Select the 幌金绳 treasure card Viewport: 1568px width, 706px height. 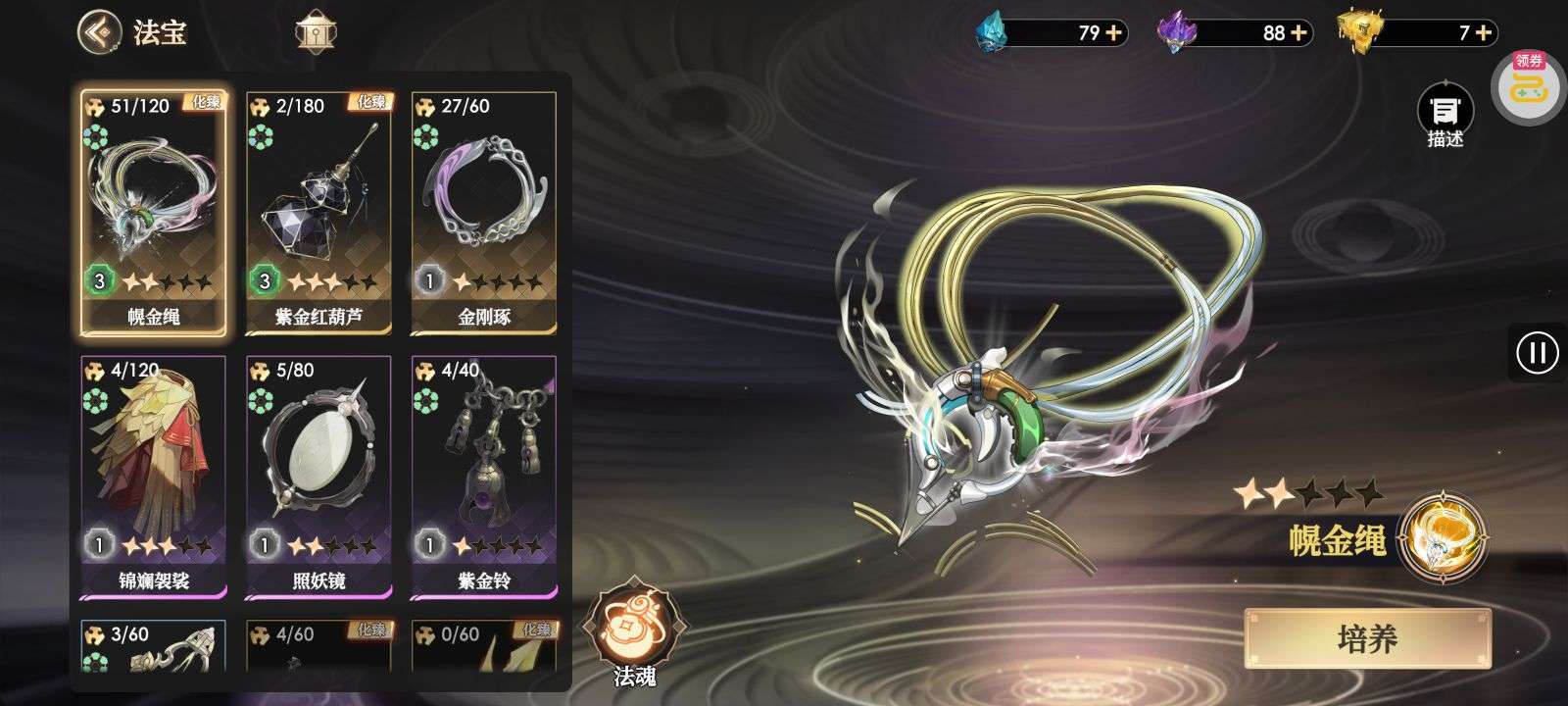click(153, 211)
